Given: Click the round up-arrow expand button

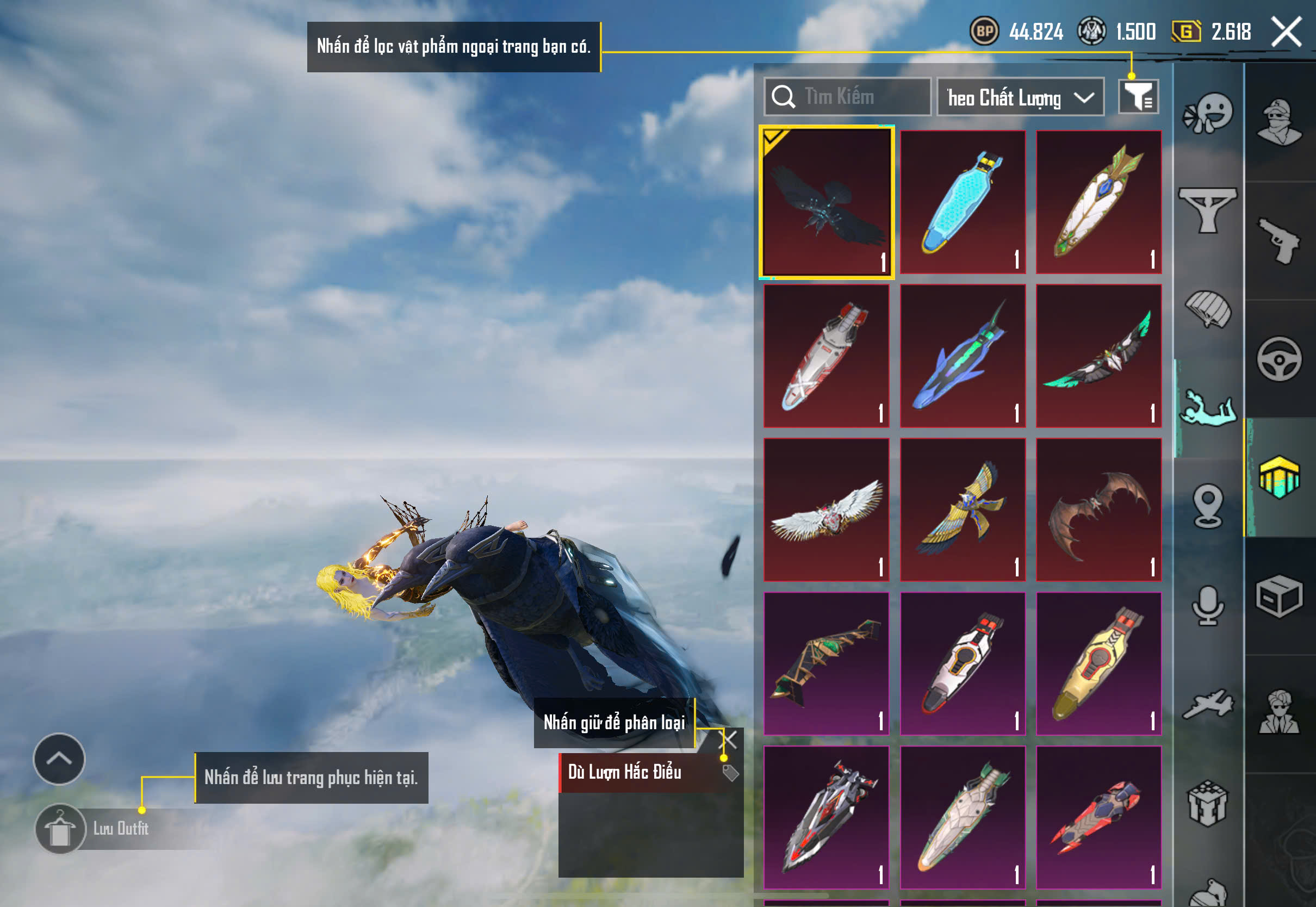Looking at the screenshot, I should (x=59, y=759).
